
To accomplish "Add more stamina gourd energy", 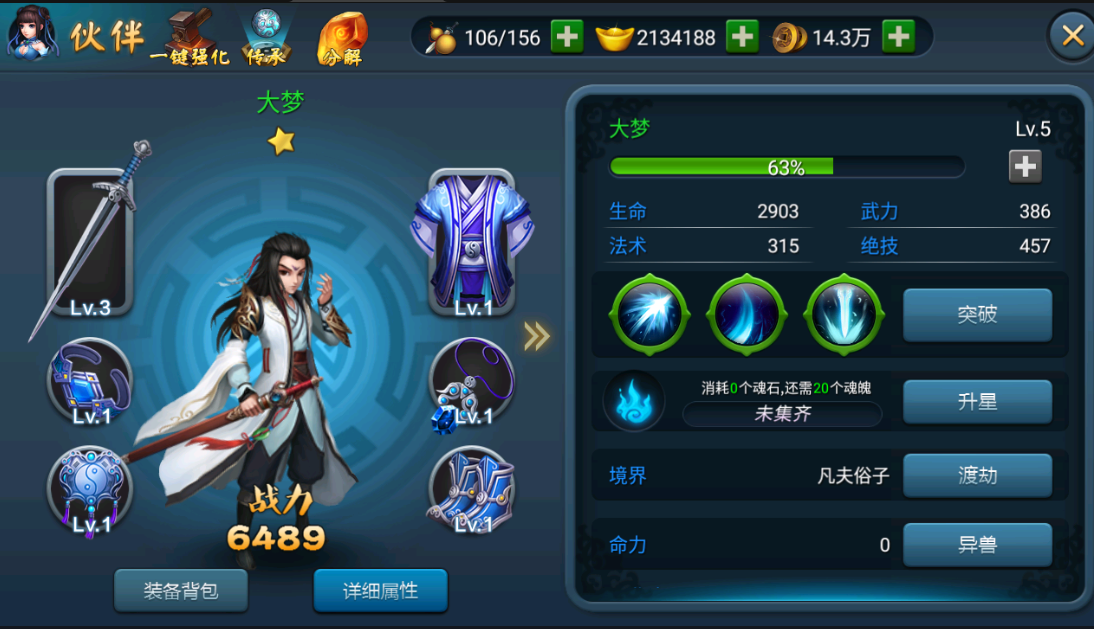I will [567, 38].
